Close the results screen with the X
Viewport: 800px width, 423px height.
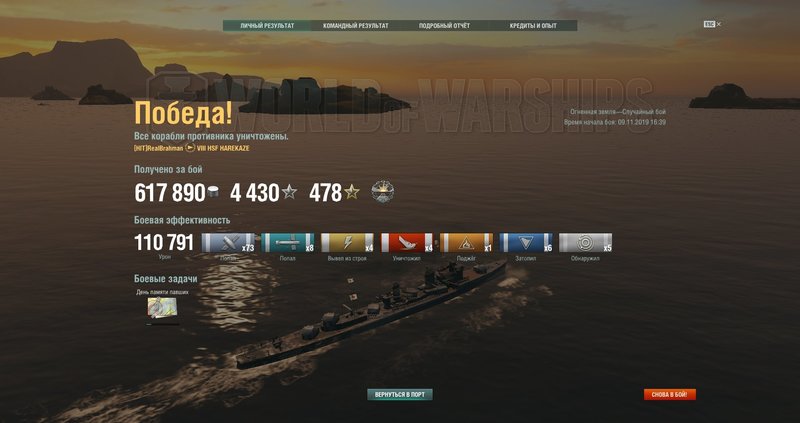coord(718,23)
